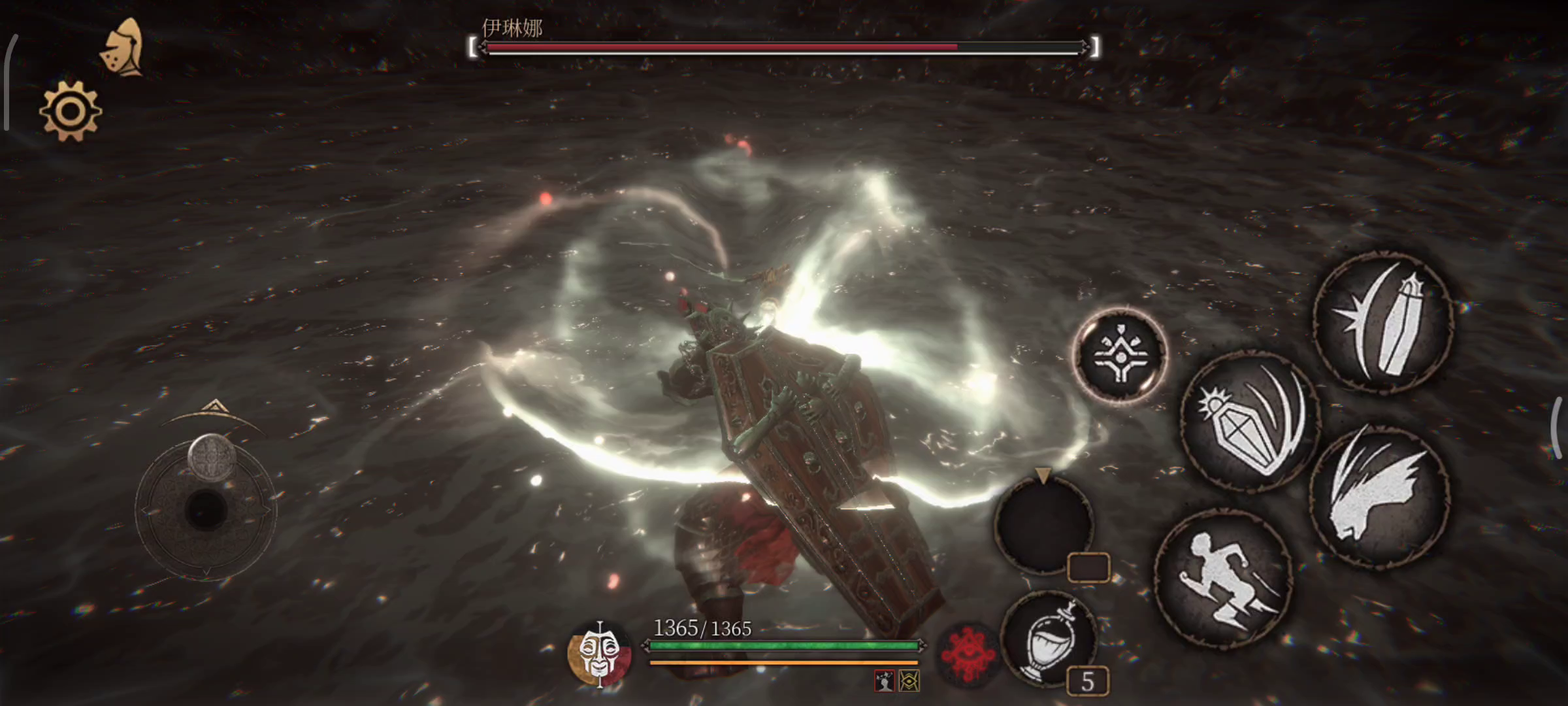
Task: Trigger the claw swipe ability
Action: [x=1379, y=494]
